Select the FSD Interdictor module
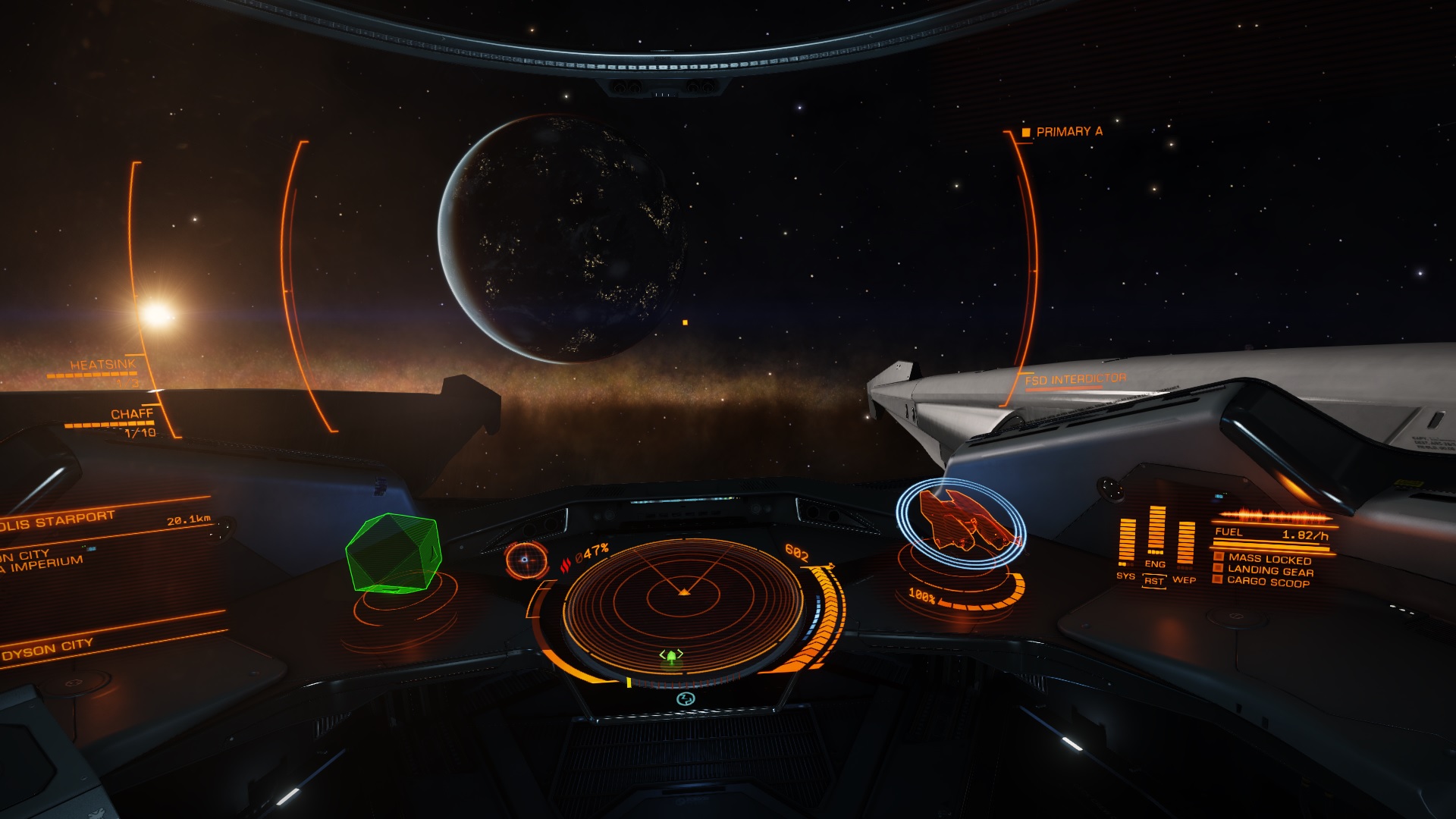Viewport: 1456px width, 819px height. [1075, 379]
